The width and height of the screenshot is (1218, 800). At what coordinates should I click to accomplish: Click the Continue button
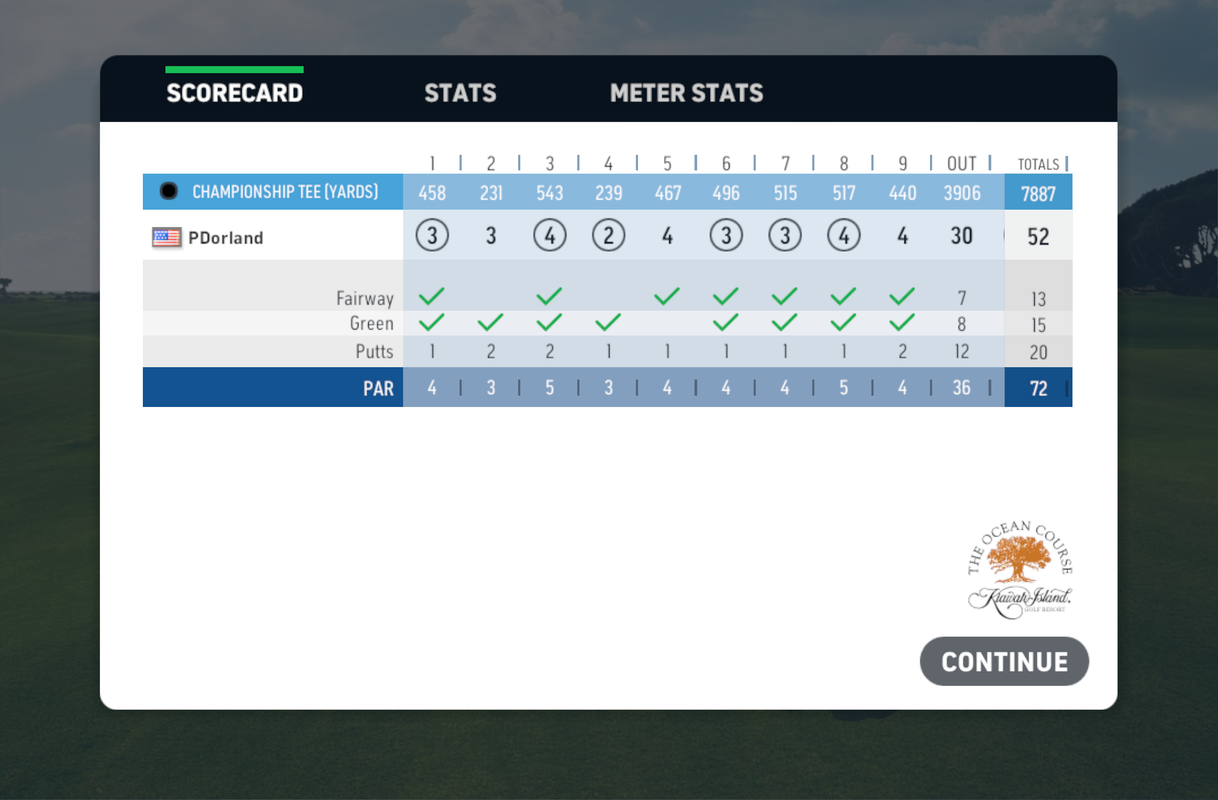point(1004,662)
